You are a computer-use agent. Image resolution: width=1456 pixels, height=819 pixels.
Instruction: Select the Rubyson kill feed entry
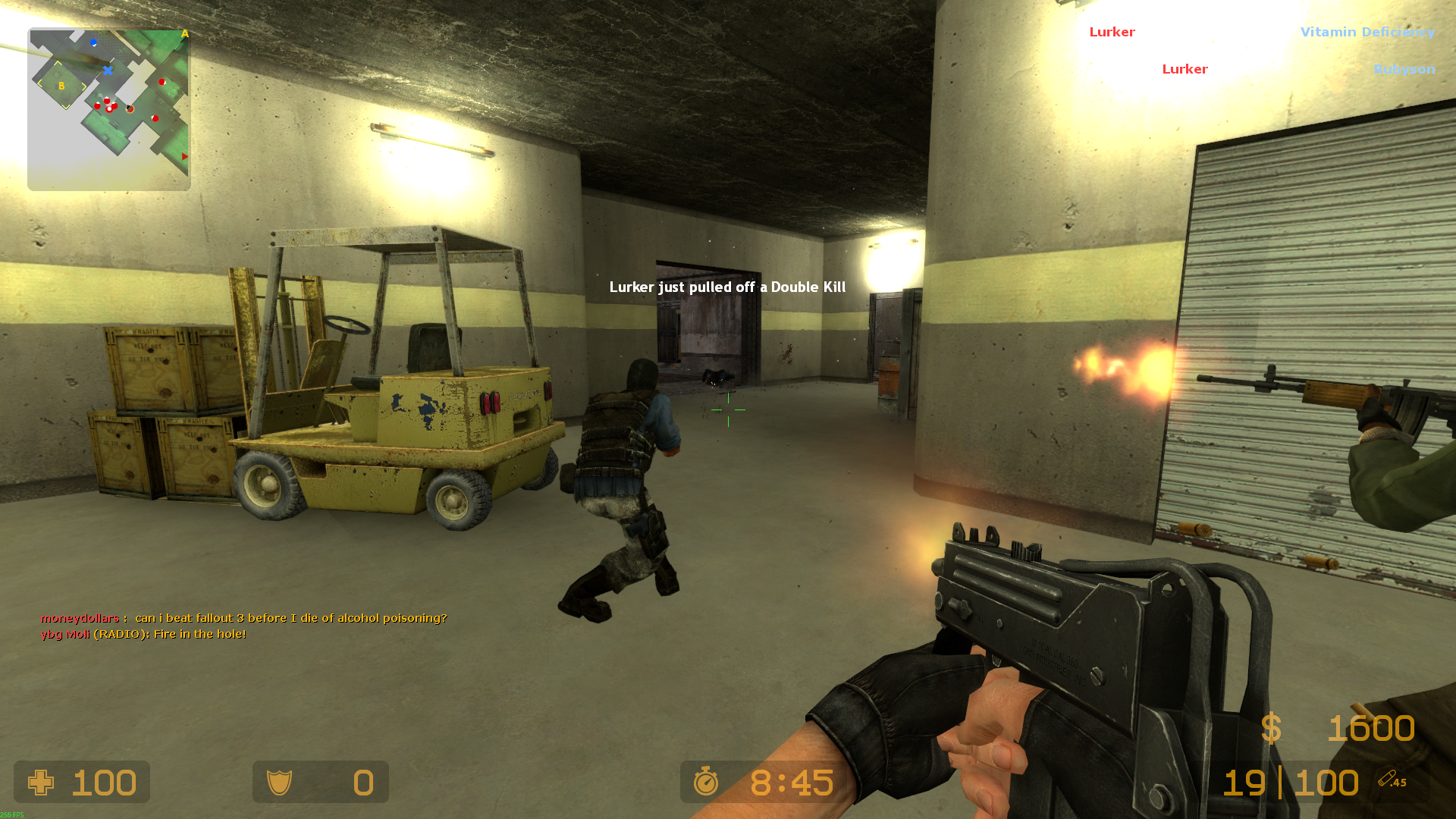pos(1404,69)
